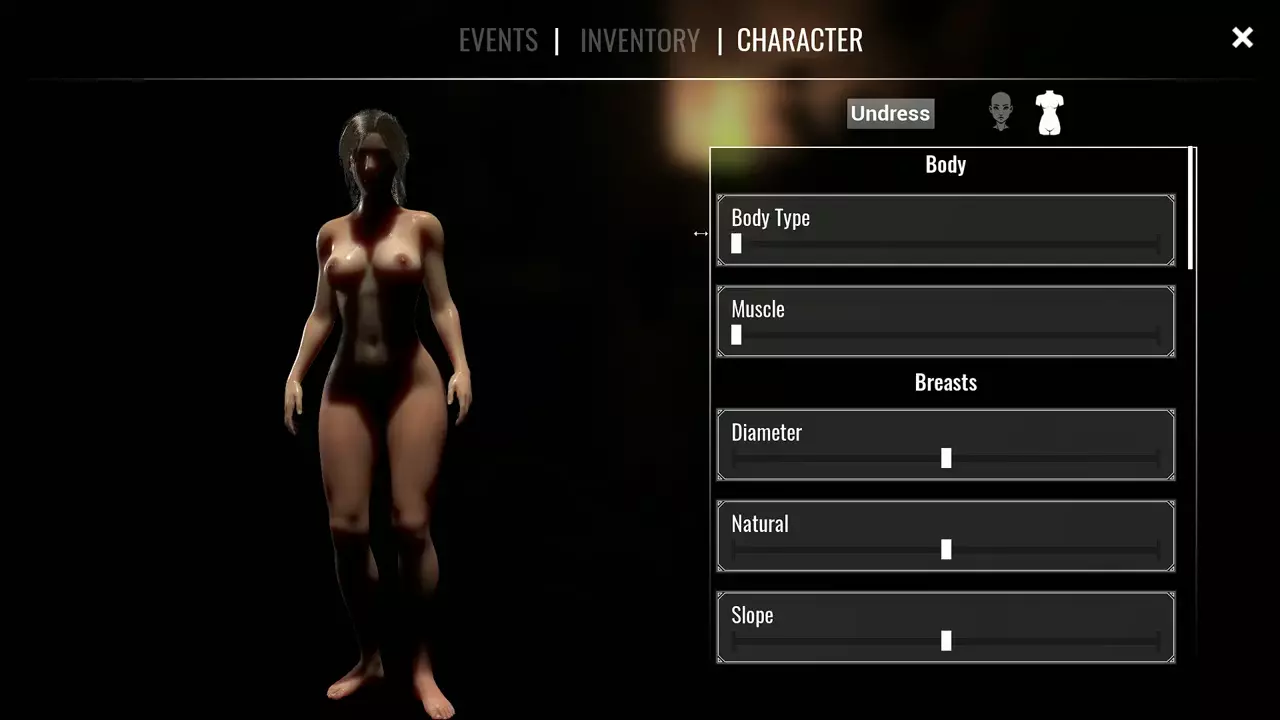Click the Slope slider handle
Image resolution: width=1280 pixels, height=720 pixels.
coord(946,641)
